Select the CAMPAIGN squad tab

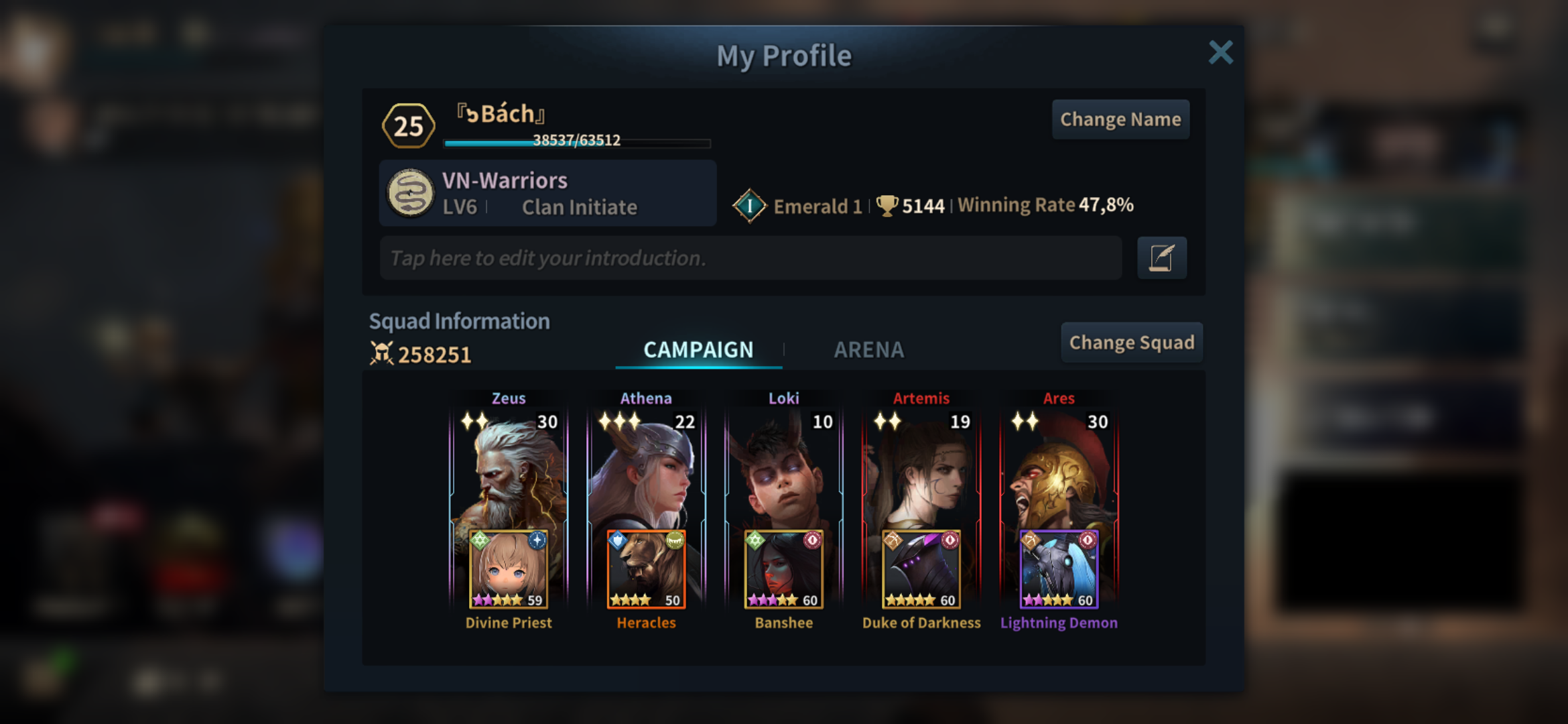(x=698, y=349)
